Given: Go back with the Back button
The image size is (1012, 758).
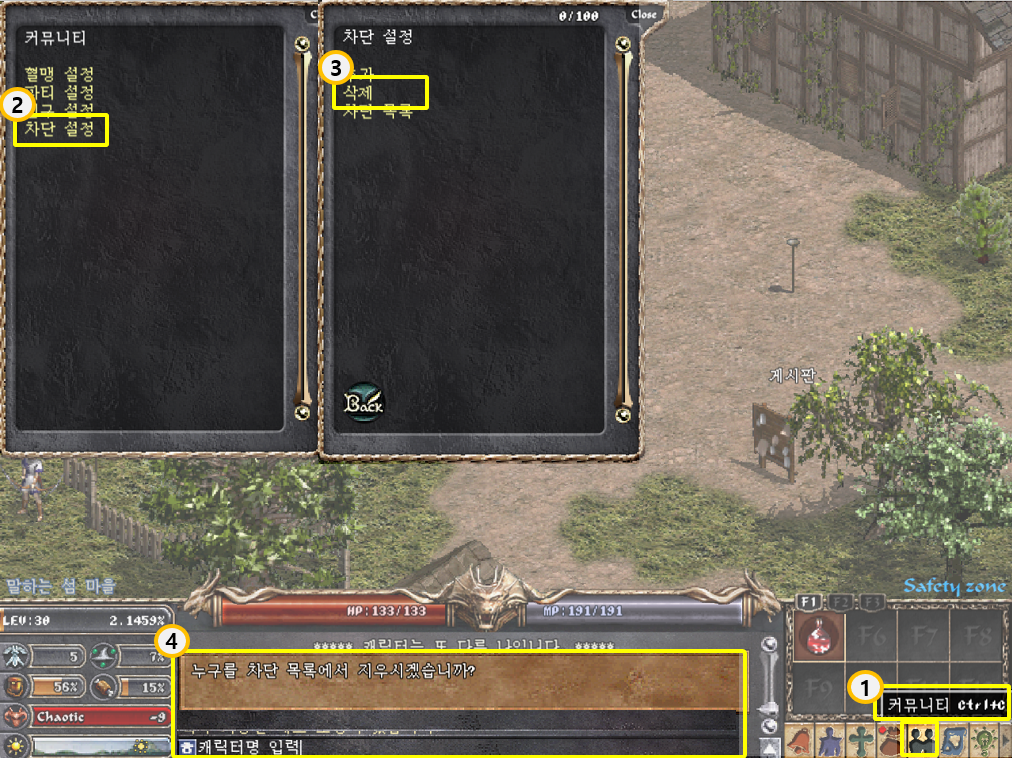Looking at the screenshot, I should [365, 402].
